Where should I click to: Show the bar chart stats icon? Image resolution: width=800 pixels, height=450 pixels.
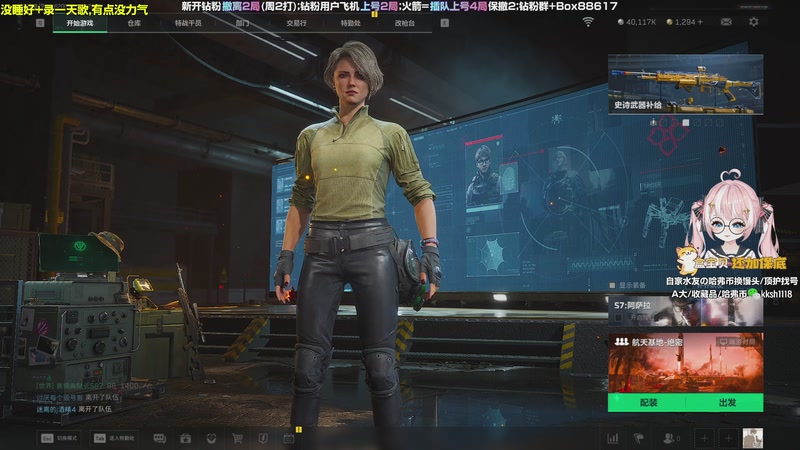point(612,438)
